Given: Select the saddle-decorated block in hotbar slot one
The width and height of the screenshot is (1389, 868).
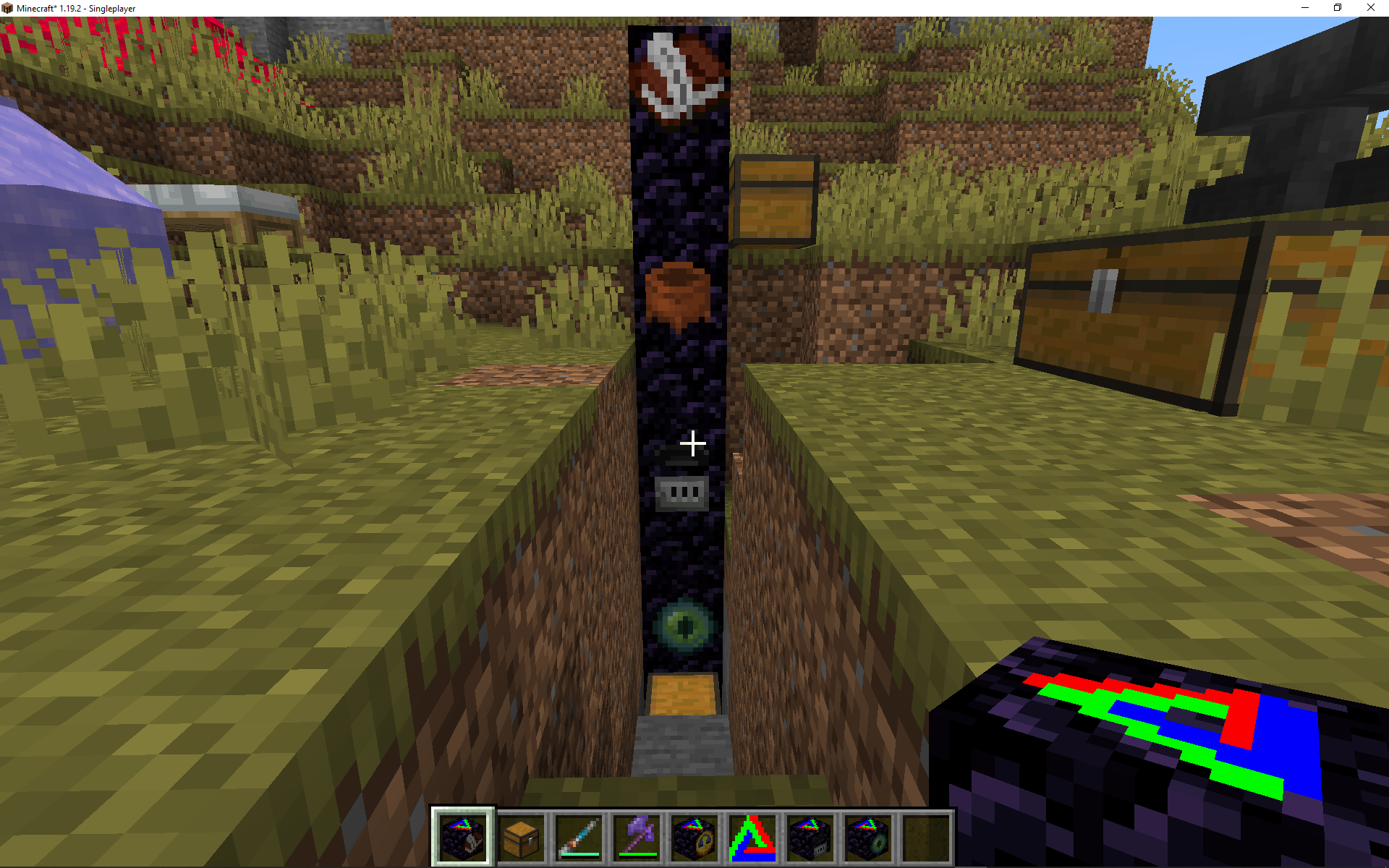Looking at the screenshot, I should click(463, 837).
